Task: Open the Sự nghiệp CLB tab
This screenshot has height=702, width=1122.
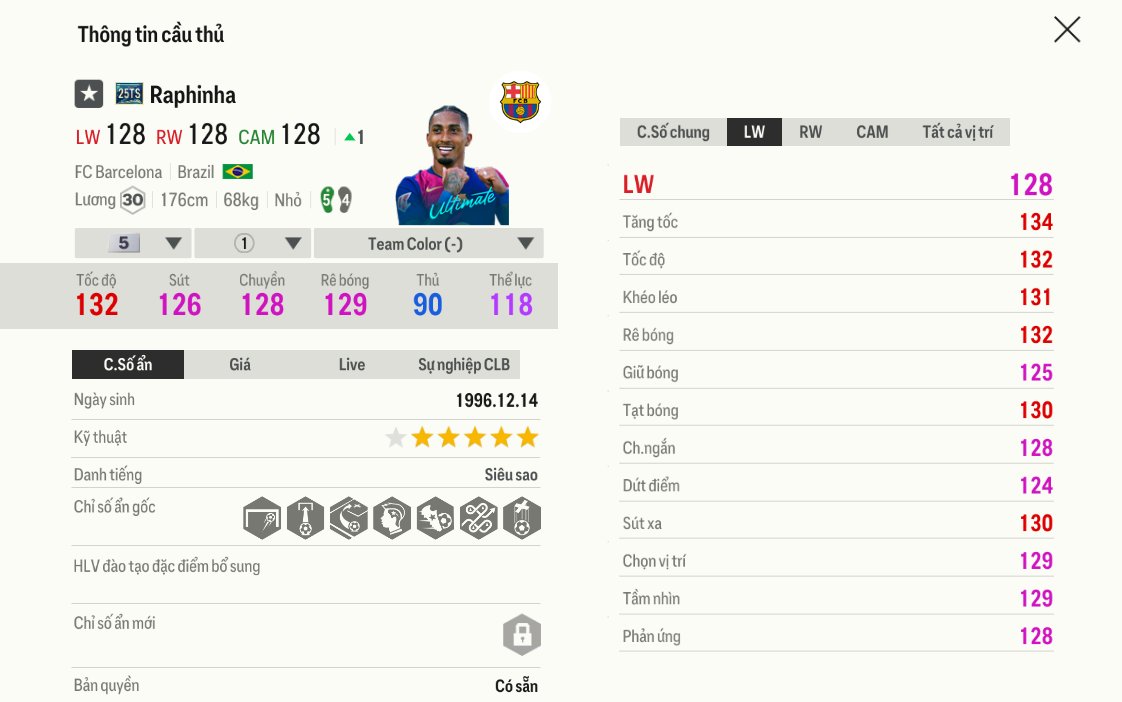Action: point(464,365)
